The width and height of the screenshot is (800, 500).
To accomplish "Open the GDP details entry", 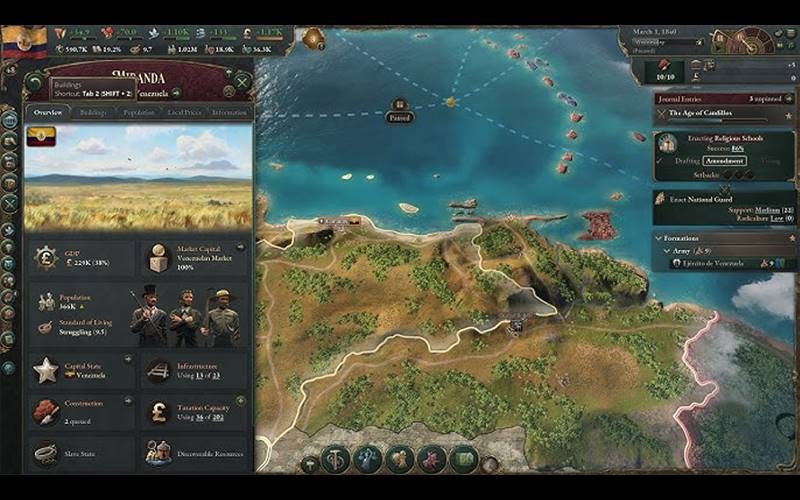I will pyautogui.click(x=80, y=258).
